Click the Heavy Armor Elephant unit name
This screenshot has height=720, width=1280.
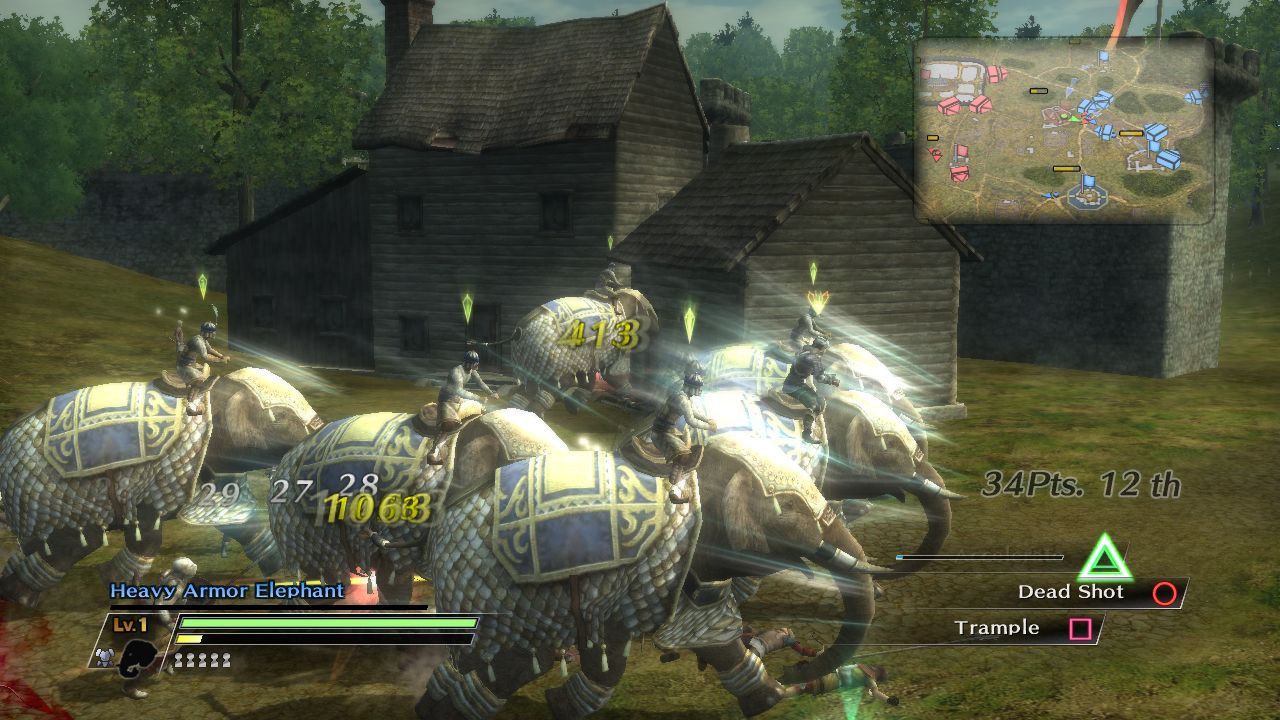(227, 591)
